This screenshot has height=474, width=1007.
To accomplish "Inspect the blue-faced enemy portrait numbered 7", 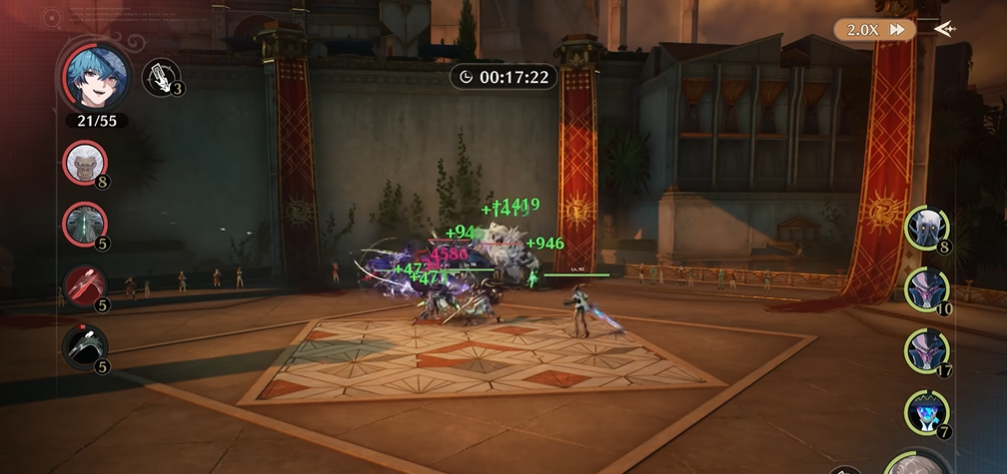I will click(926, 412).
